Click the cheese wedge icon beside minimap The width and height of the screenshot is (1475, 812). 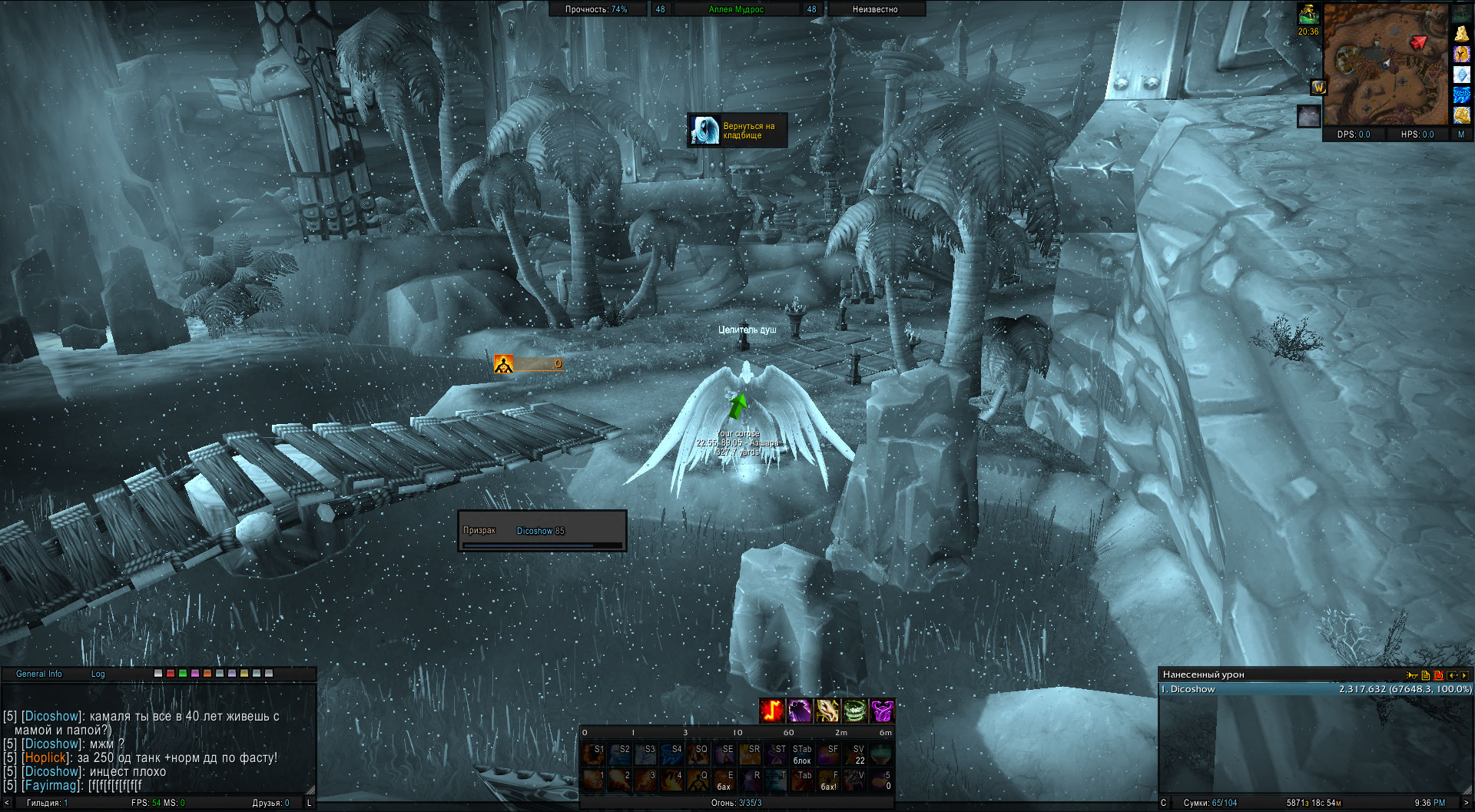coord(1461,34)
